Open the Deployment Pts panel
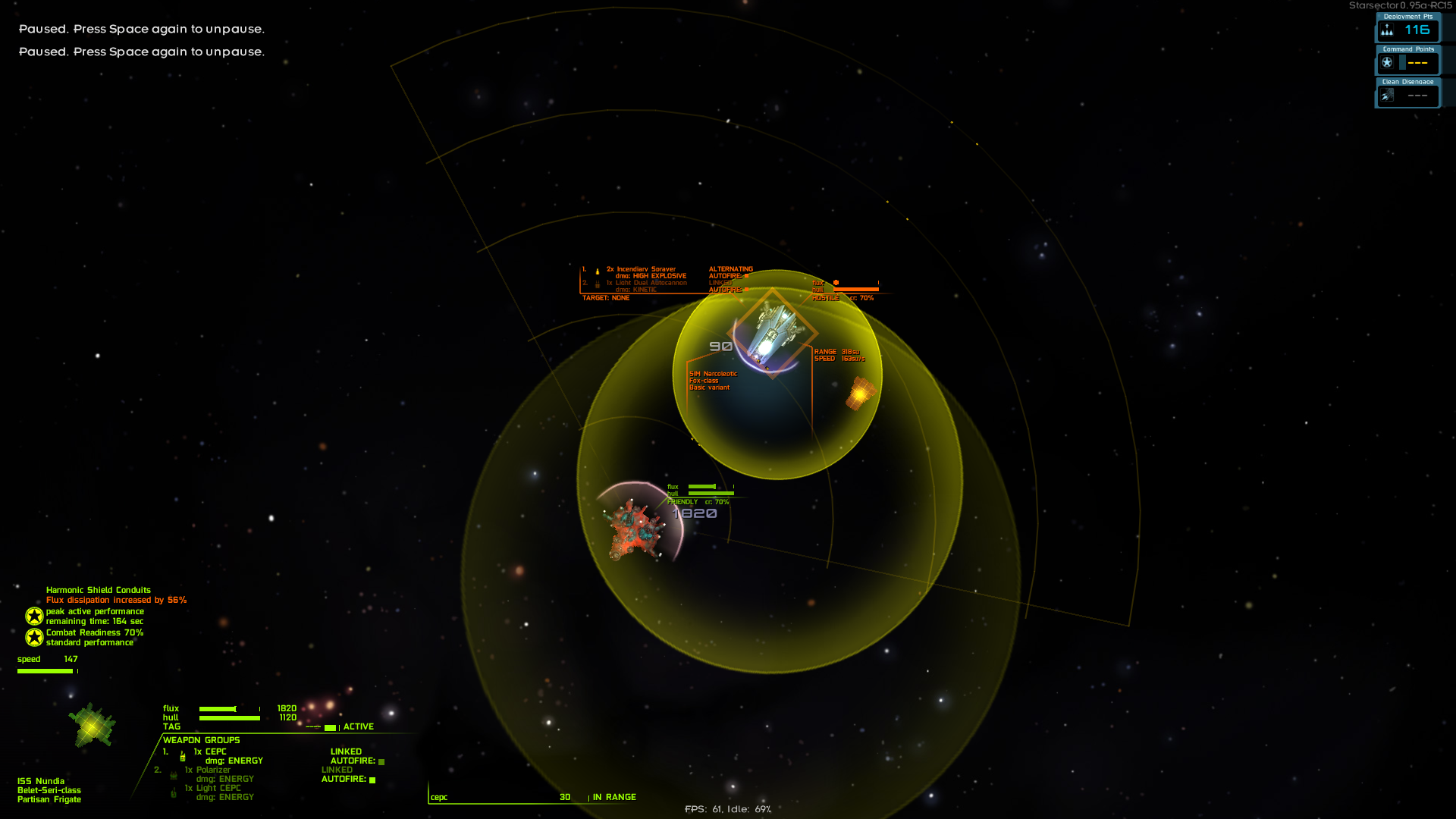 [1407, 30]
